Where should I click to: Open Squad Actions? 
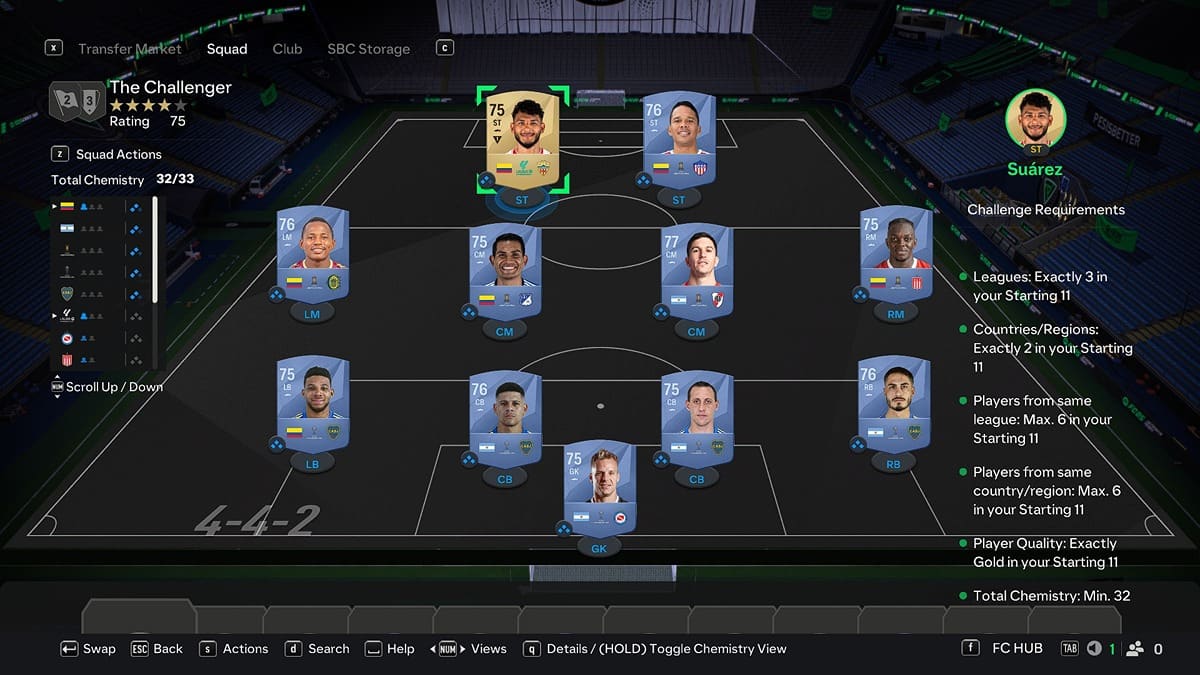(x=118, y=154)
